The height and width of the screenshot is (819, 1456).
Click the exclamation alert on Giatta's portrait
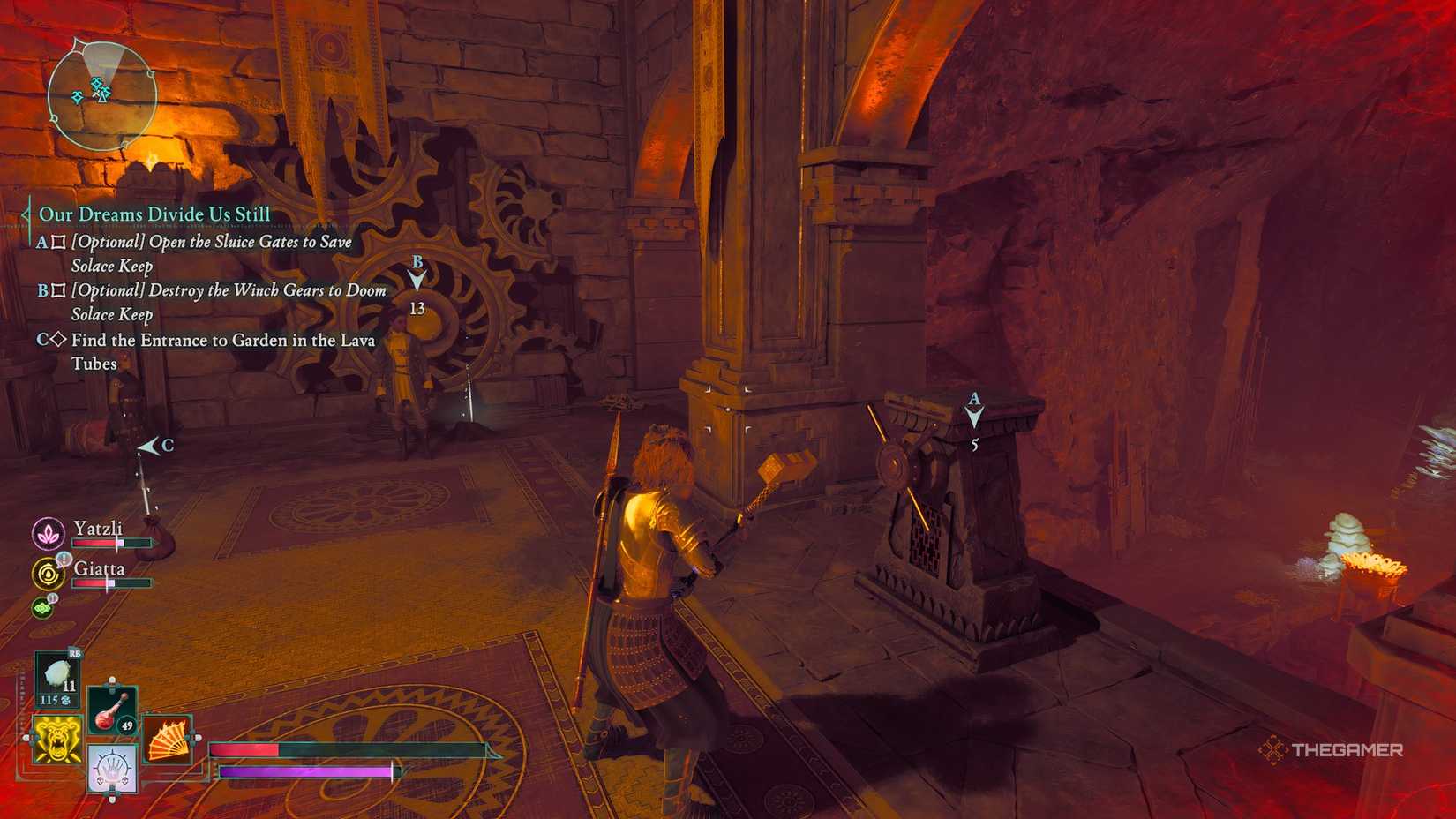coord(64,560)
